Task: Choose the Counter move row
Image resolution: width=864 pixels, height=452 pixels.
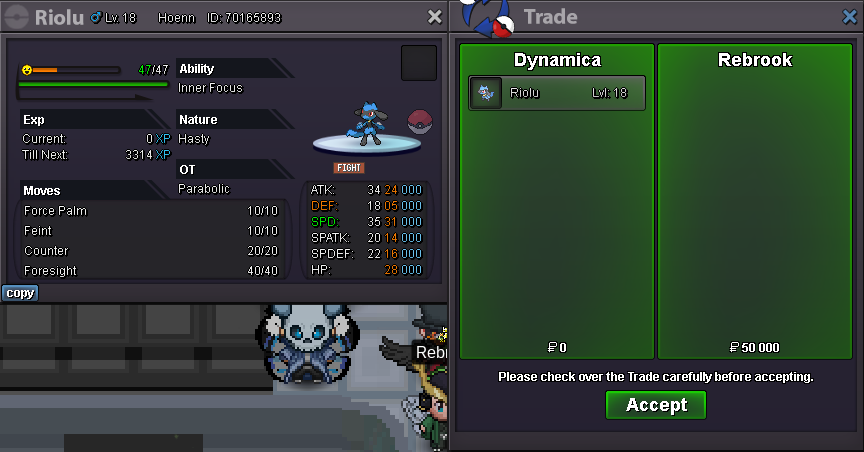Action: (x=151, y=251)
